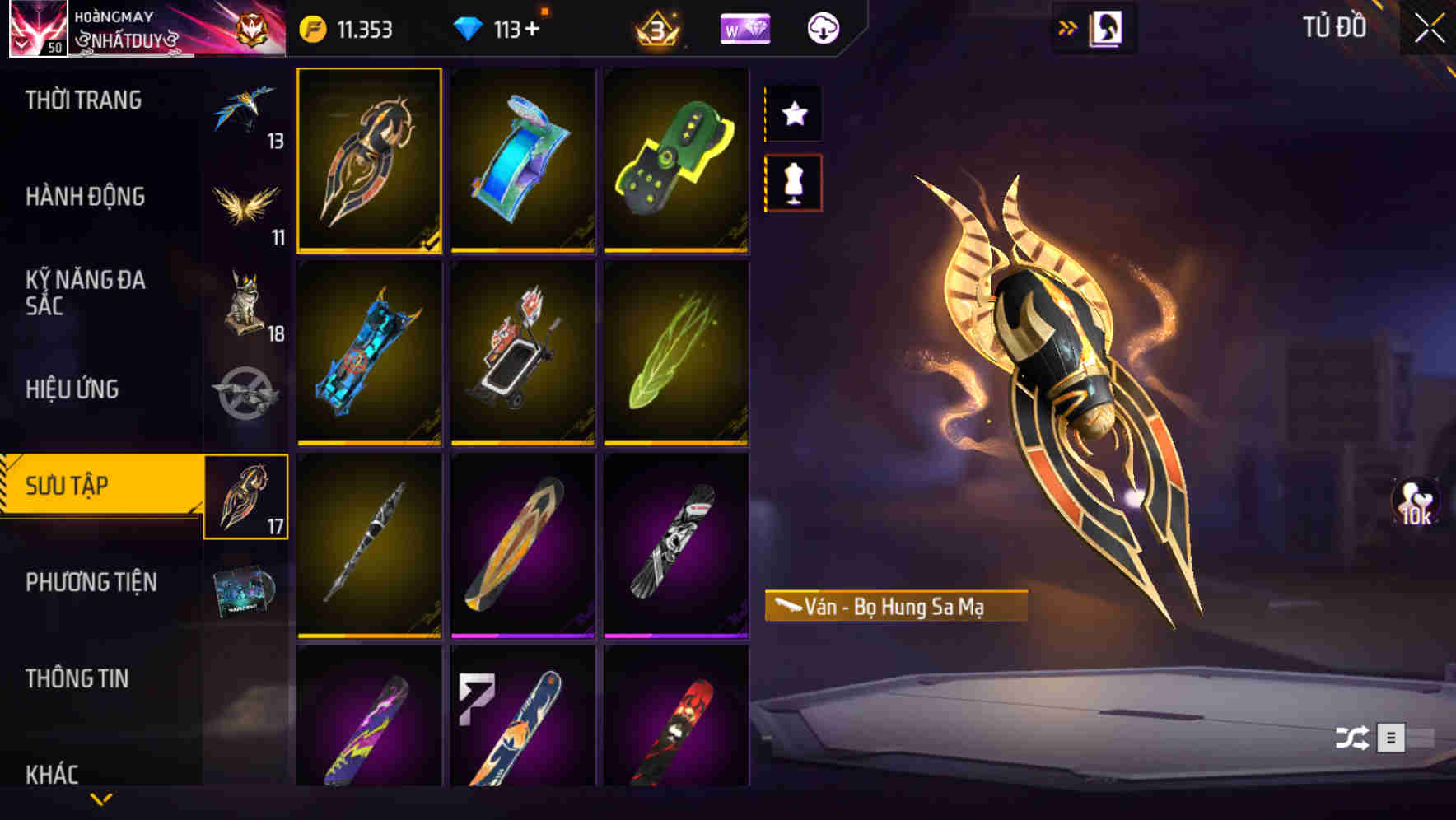
Task: Open the cloud download manager icon
Action: click(821, 27)
